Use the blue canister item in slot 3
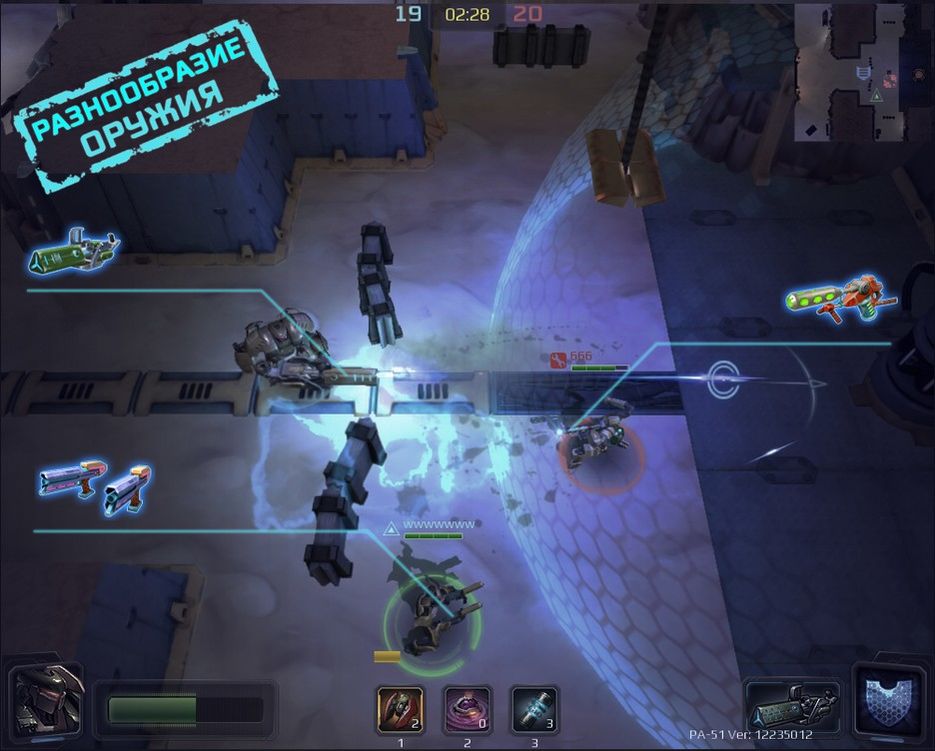 534,709
